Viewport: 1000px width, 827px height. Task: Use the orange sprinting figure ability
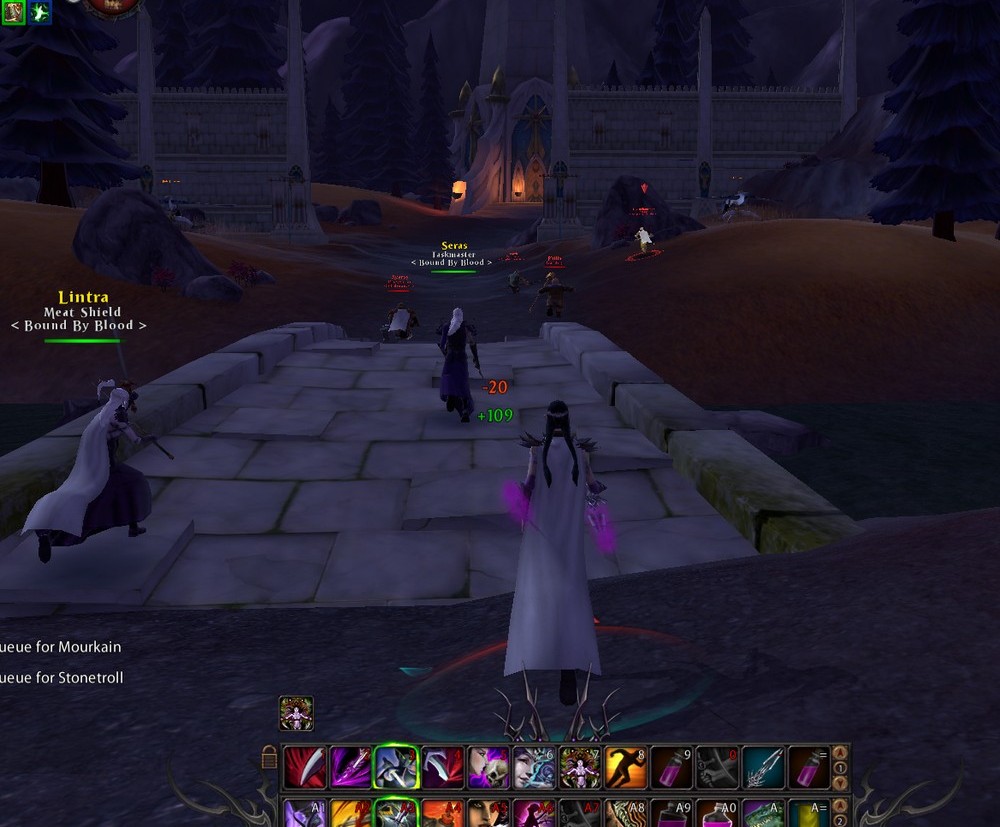(x=625, y=767)
